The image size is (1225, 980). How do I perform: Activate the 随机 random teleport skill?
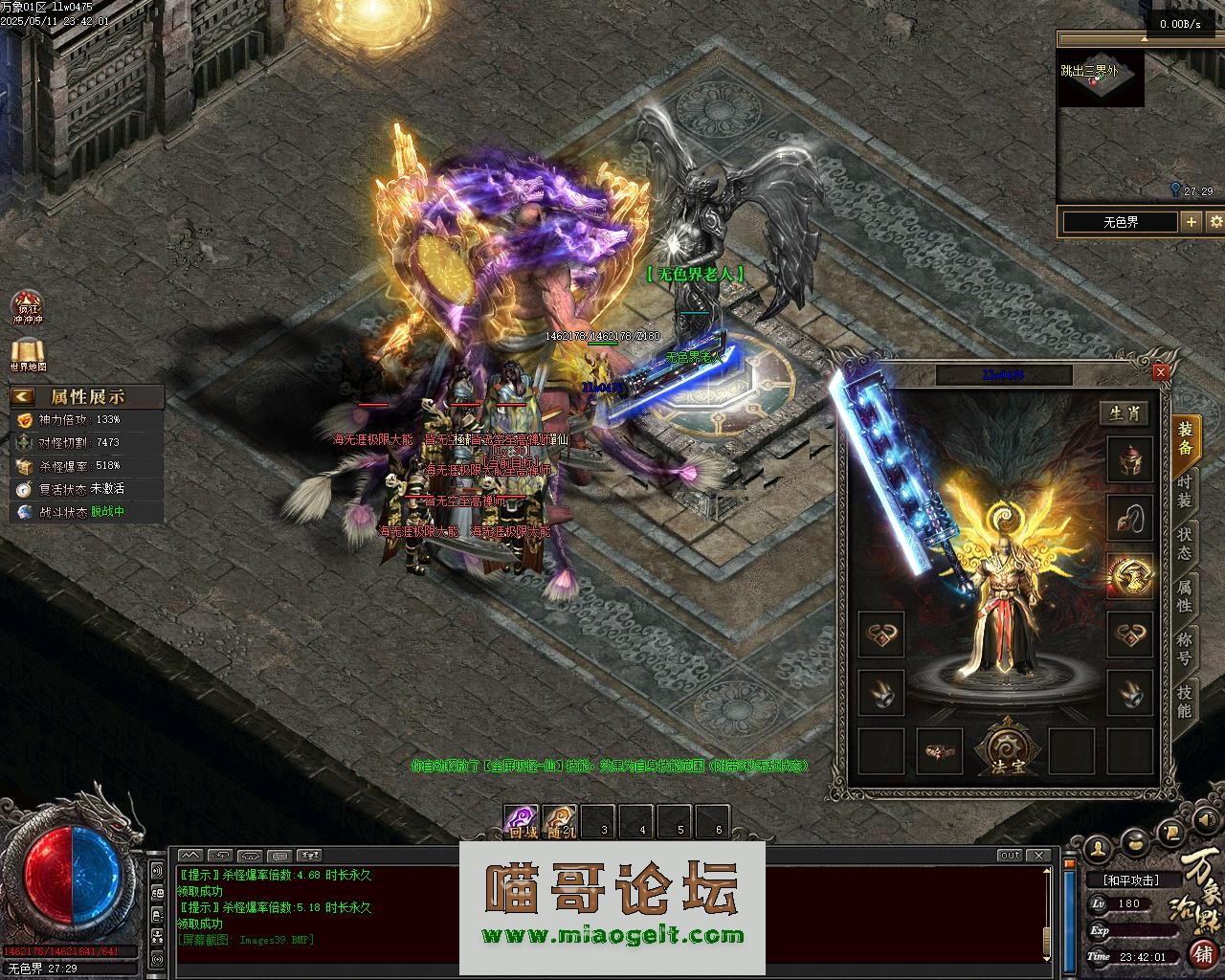pyautogui.click(x=561, y=822)
